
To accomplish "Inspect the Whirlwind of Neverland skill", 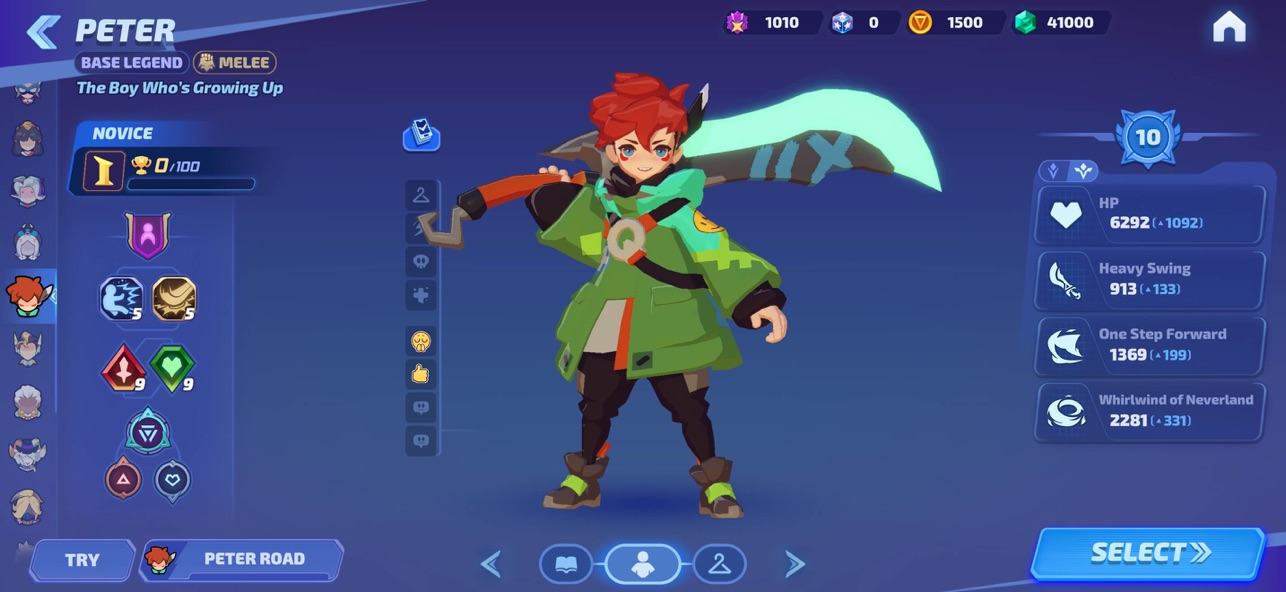I will pos(1149,410).
